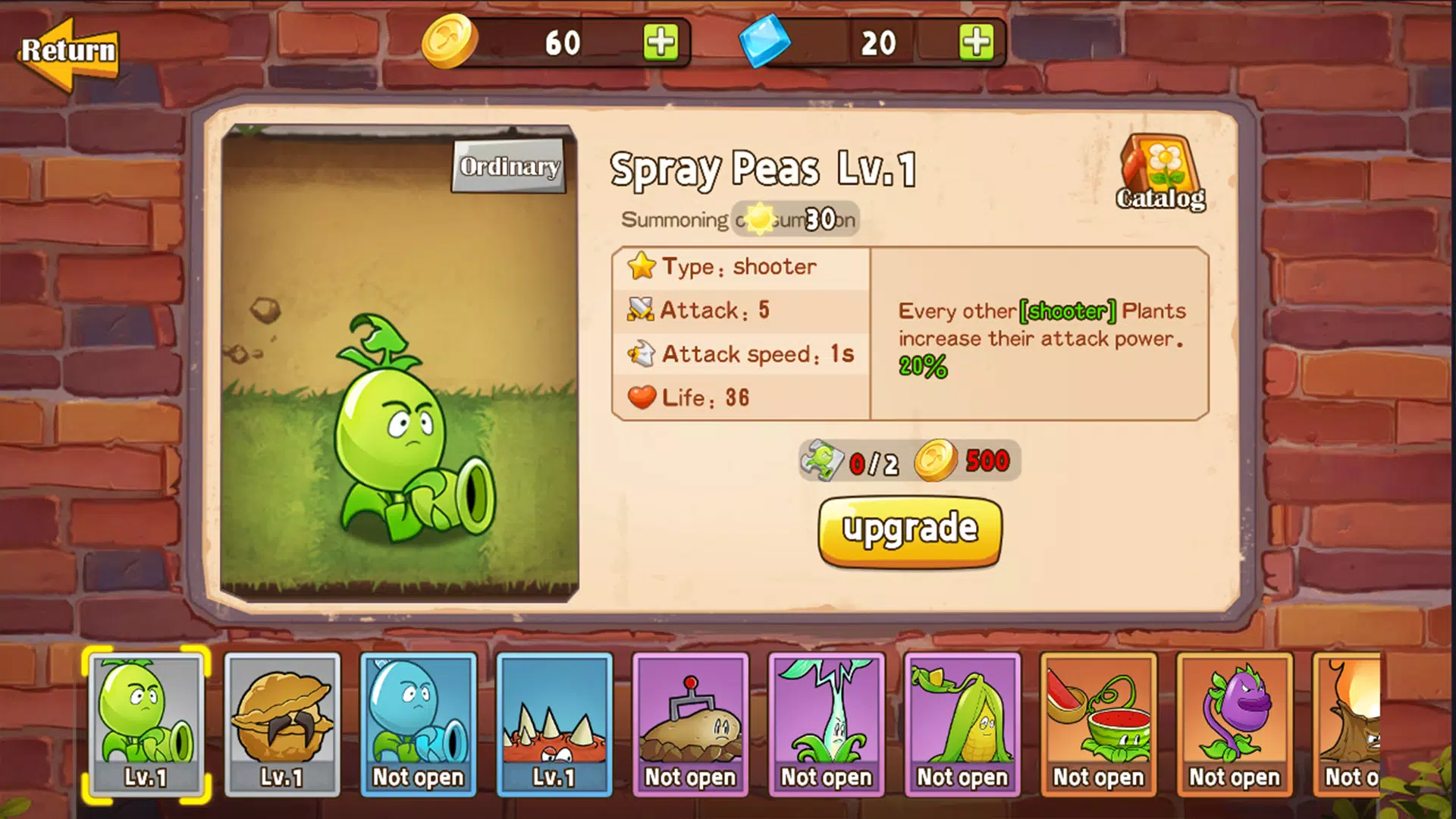Click the Return arrow

70,52
